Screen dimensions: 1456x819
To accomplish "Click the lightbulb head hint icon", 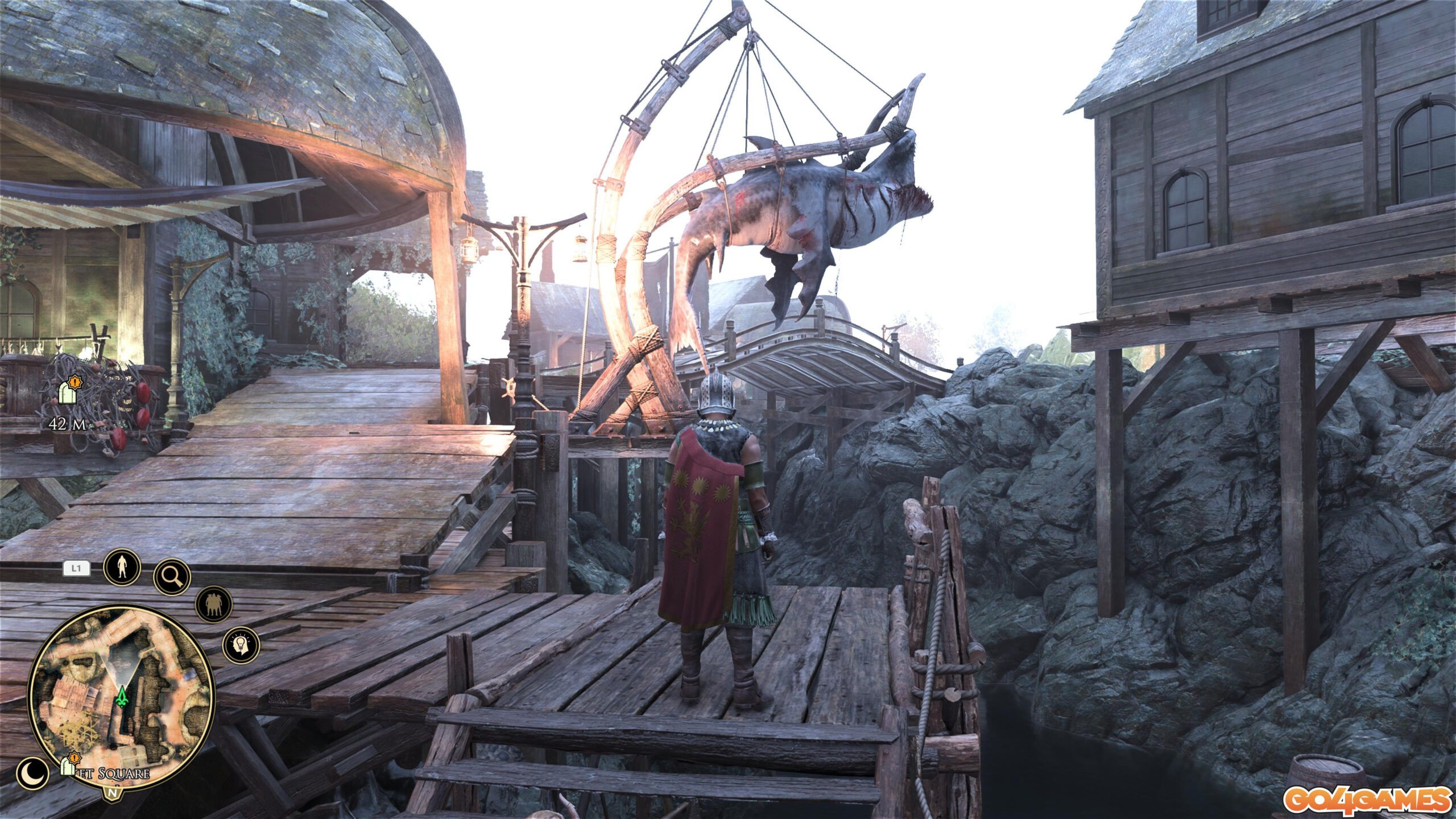I will [x=241, y=644].
